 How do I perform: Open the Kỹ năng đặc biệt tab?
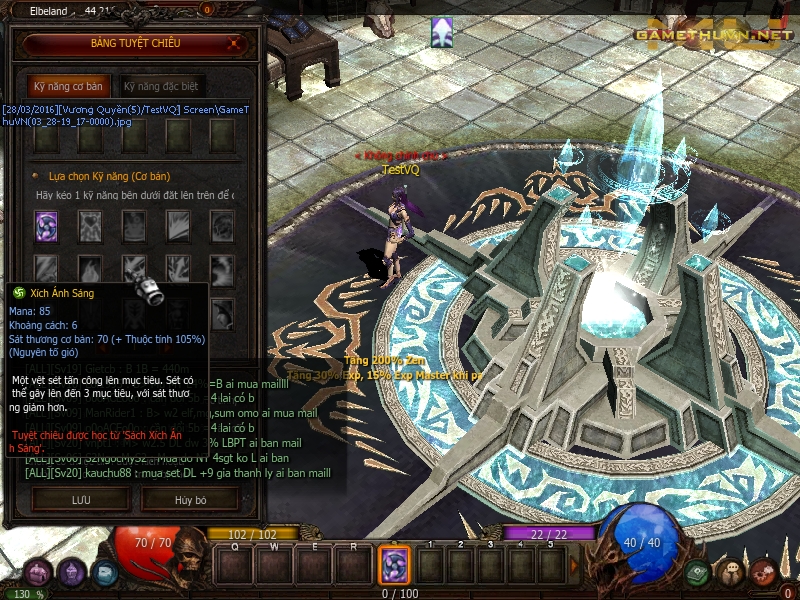[160, 86]
